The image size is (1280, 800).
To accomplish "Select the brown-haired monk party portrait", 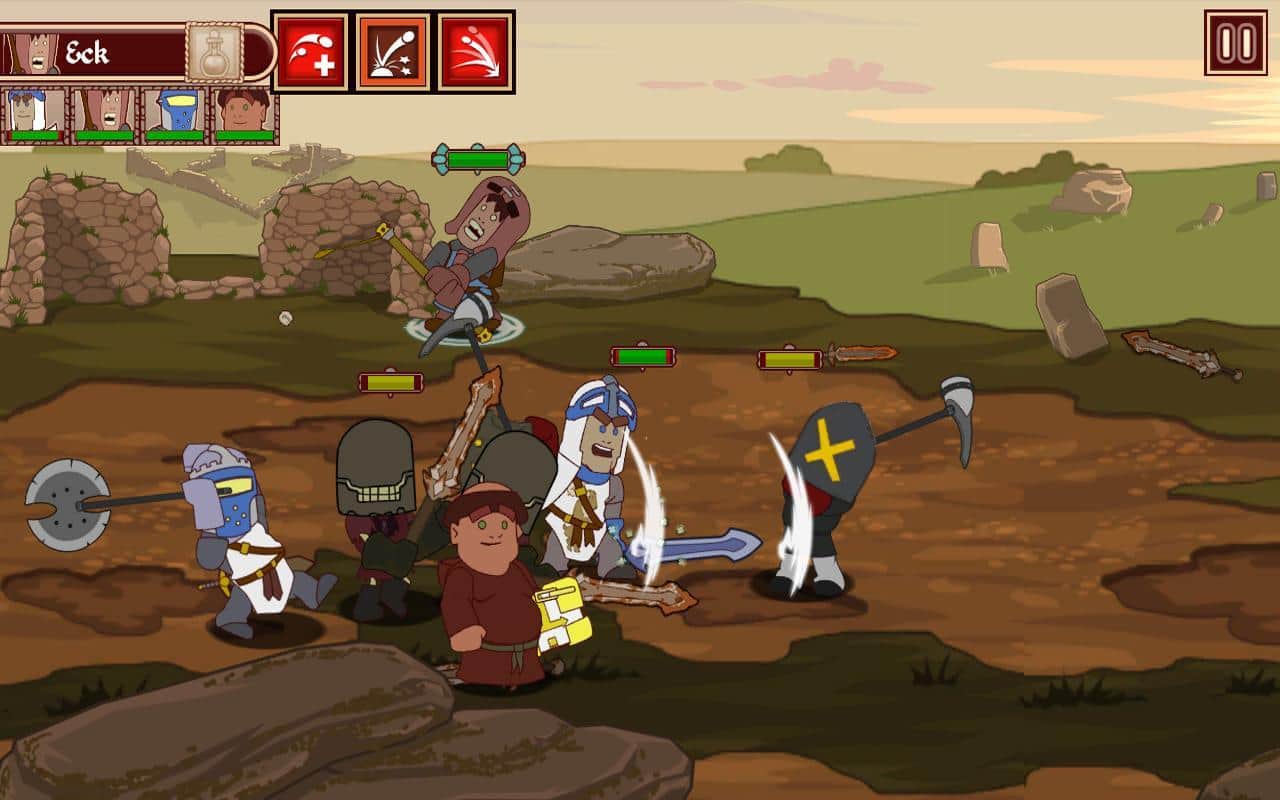I will click(x=244, y=115).
